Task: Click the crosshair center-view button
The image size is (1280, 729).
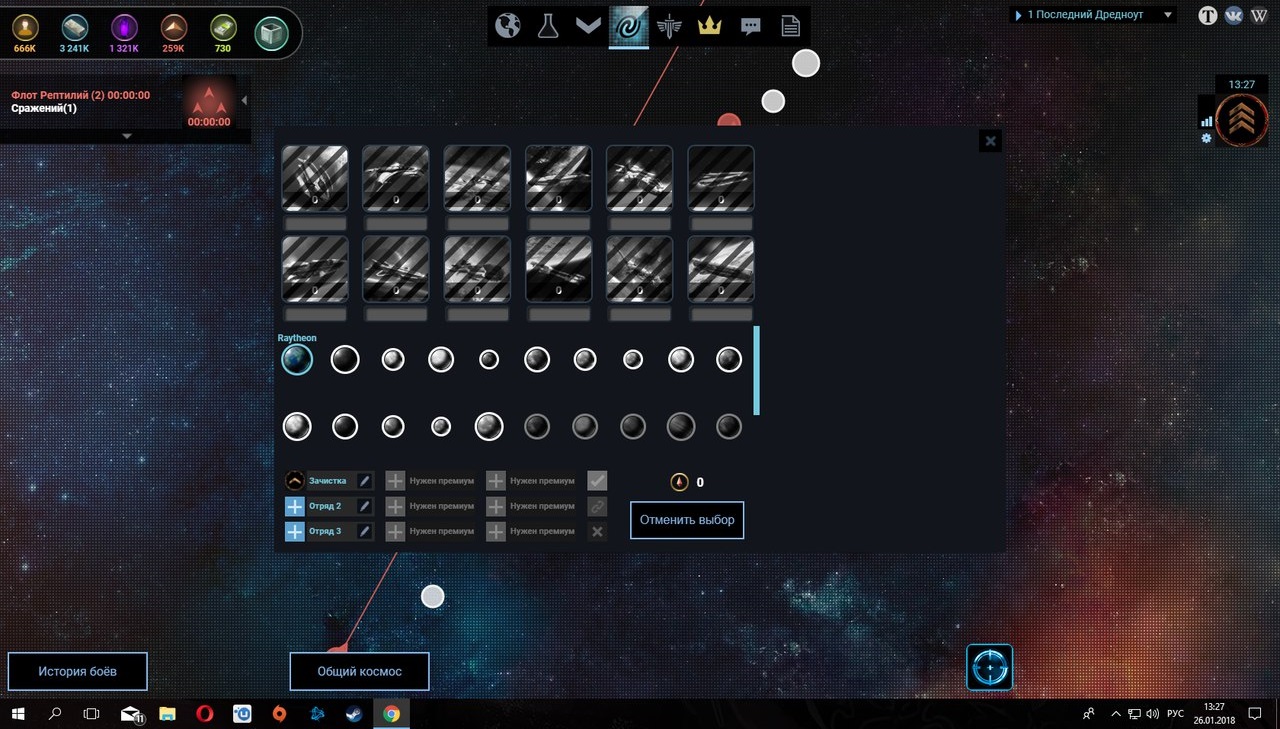Action: click(x=990, y=667)
